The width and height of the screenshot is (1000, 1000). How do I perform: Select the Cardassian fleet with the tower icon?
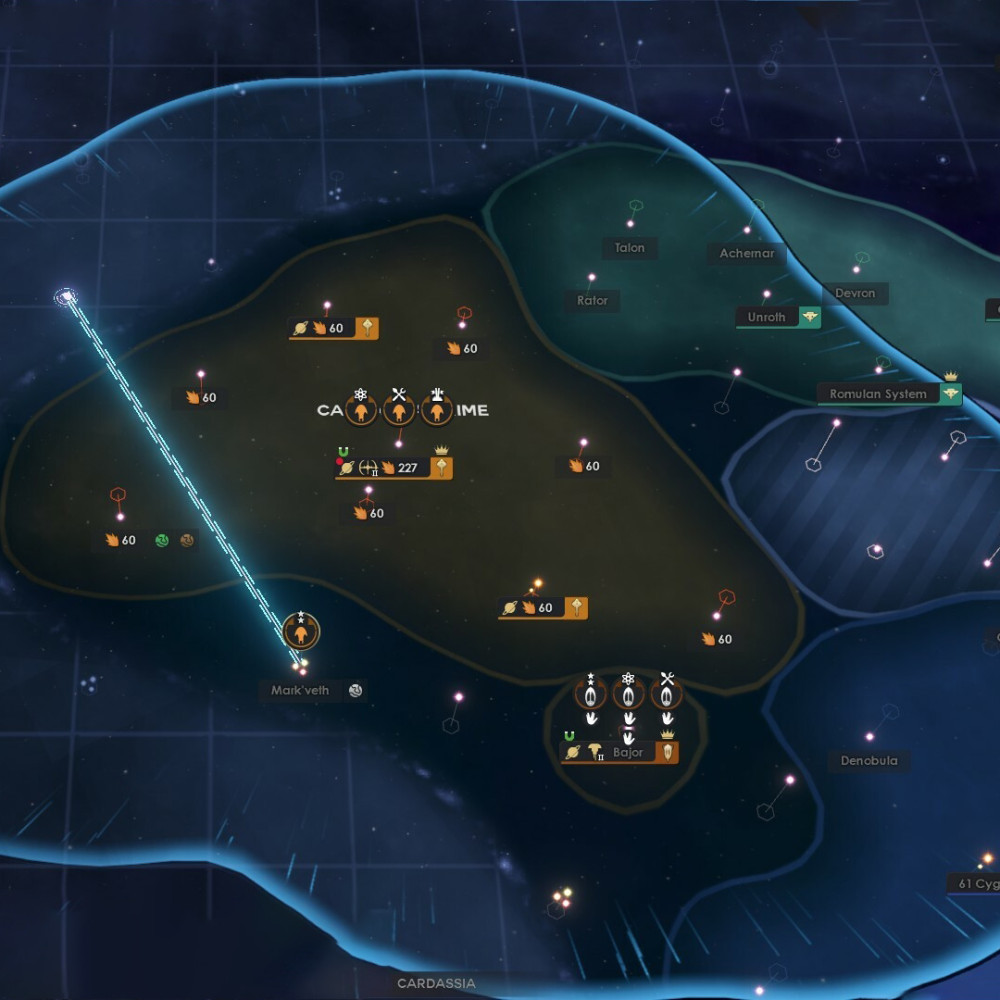[437, 409]
